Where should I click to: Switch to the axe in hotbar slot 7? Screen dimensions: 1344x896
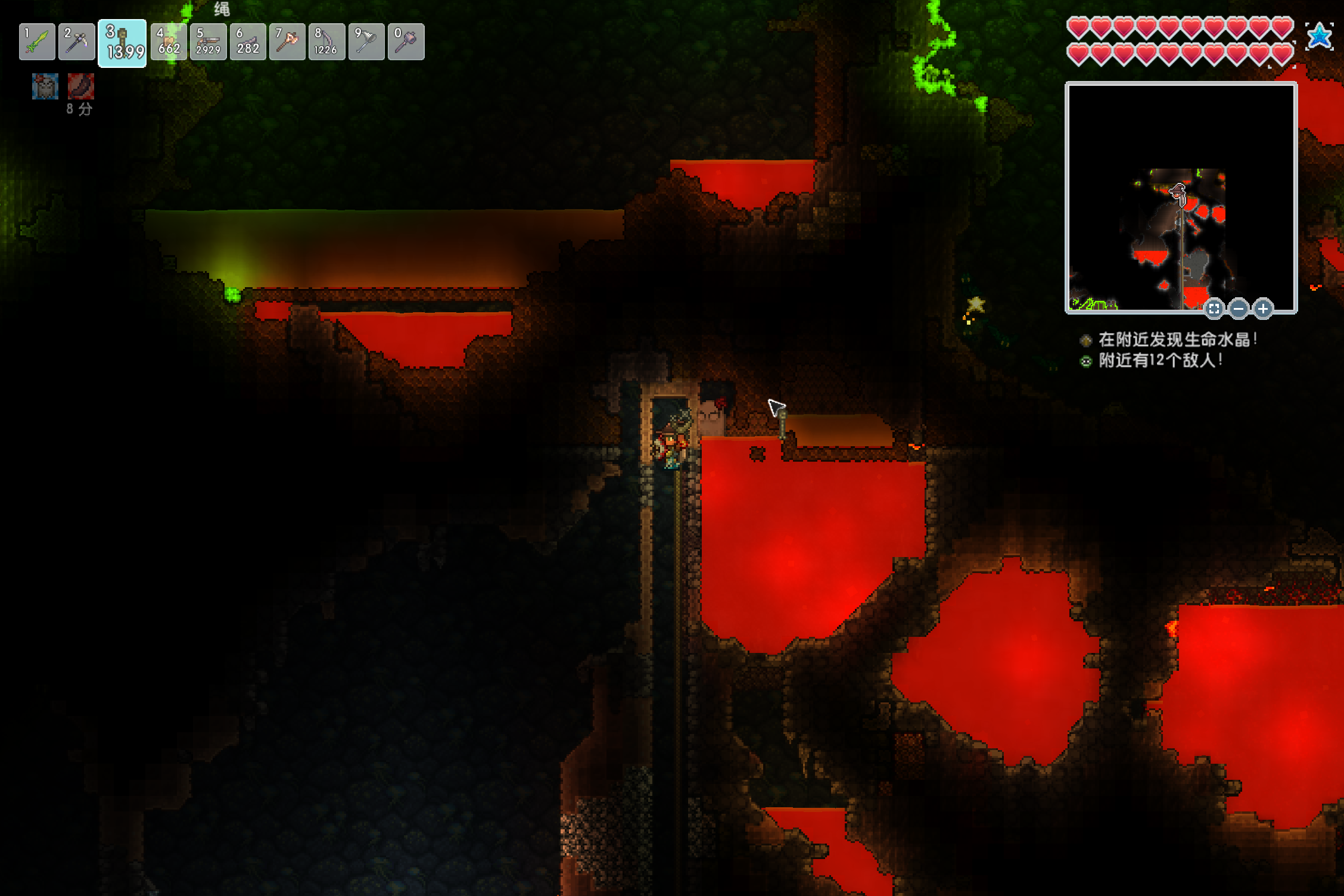click(x=287, y=42)
